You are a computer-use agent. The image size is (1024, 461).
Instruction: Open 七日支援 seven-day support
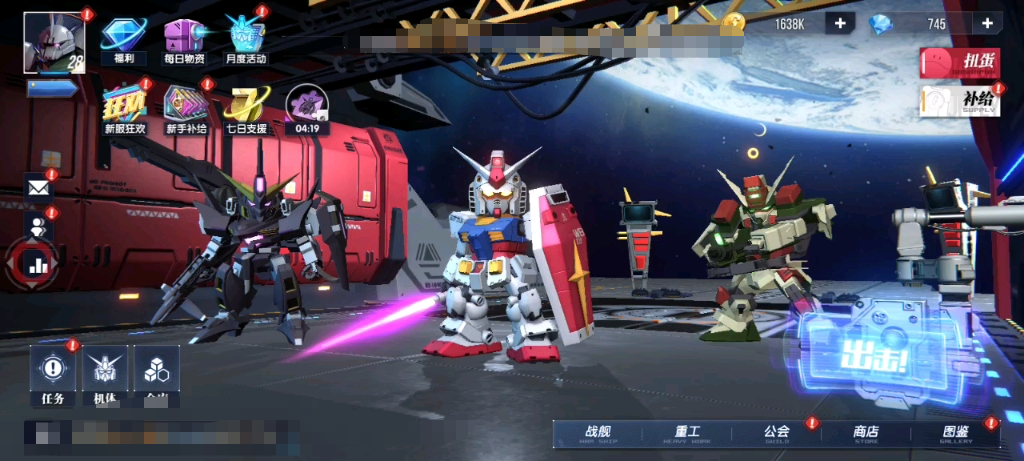[x=246, y=108]
